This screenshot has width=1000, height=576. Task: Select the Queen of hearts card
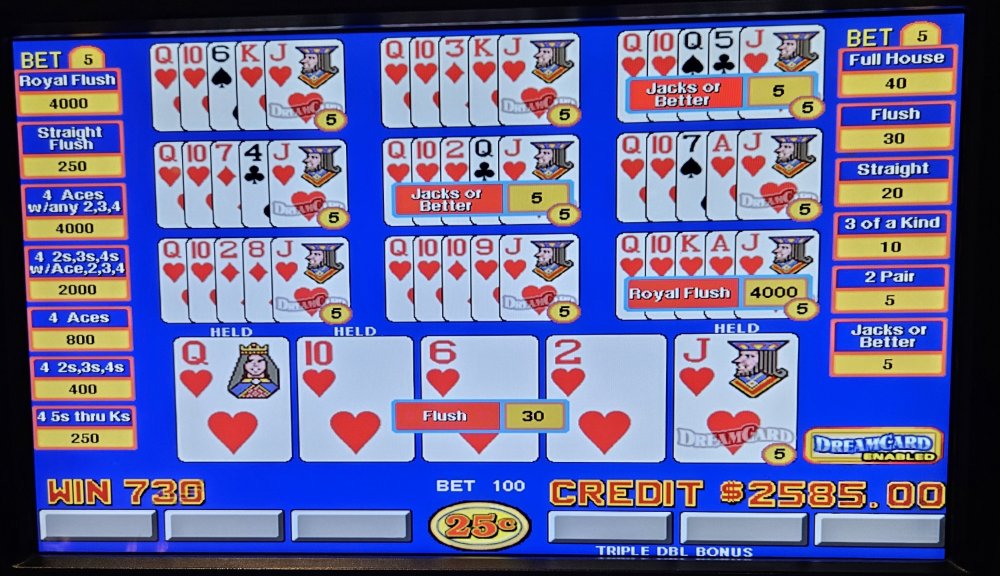tap(232, 398)
